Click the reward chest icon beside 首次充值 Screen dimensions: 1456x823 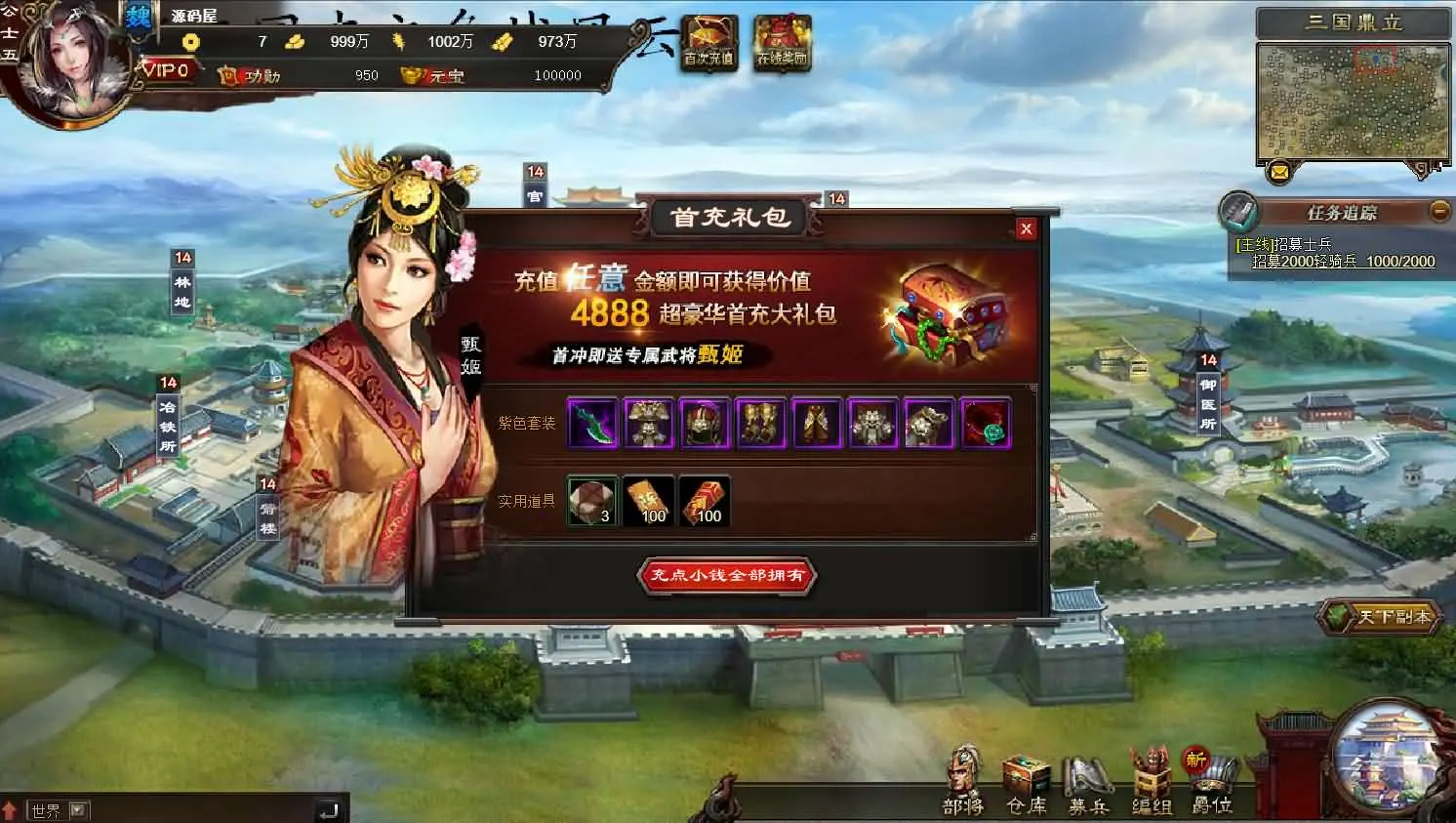[x=781, y=39]
